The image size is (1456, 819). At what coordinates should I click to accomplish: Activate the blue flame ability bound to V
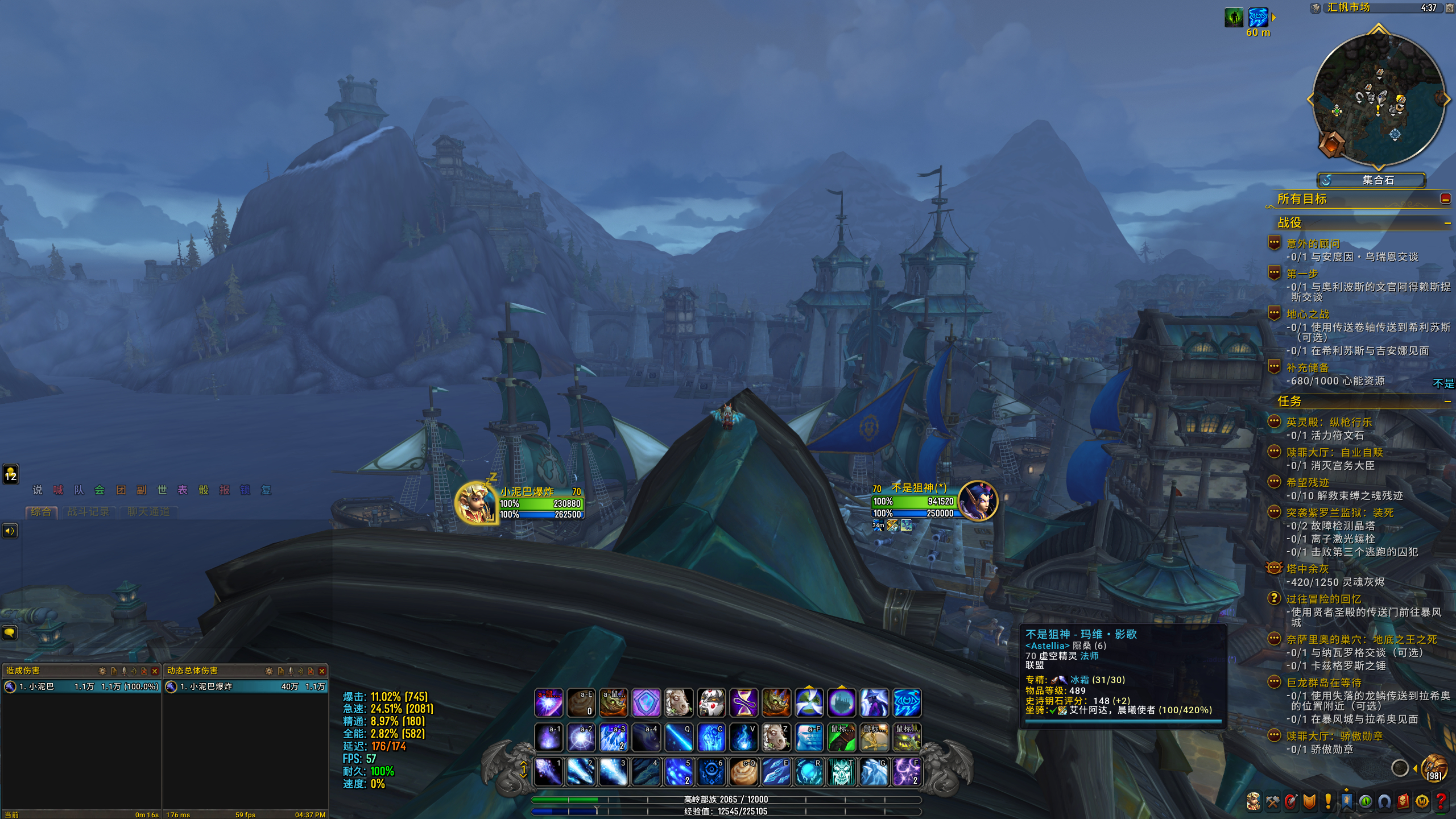(x=743, y=738)
